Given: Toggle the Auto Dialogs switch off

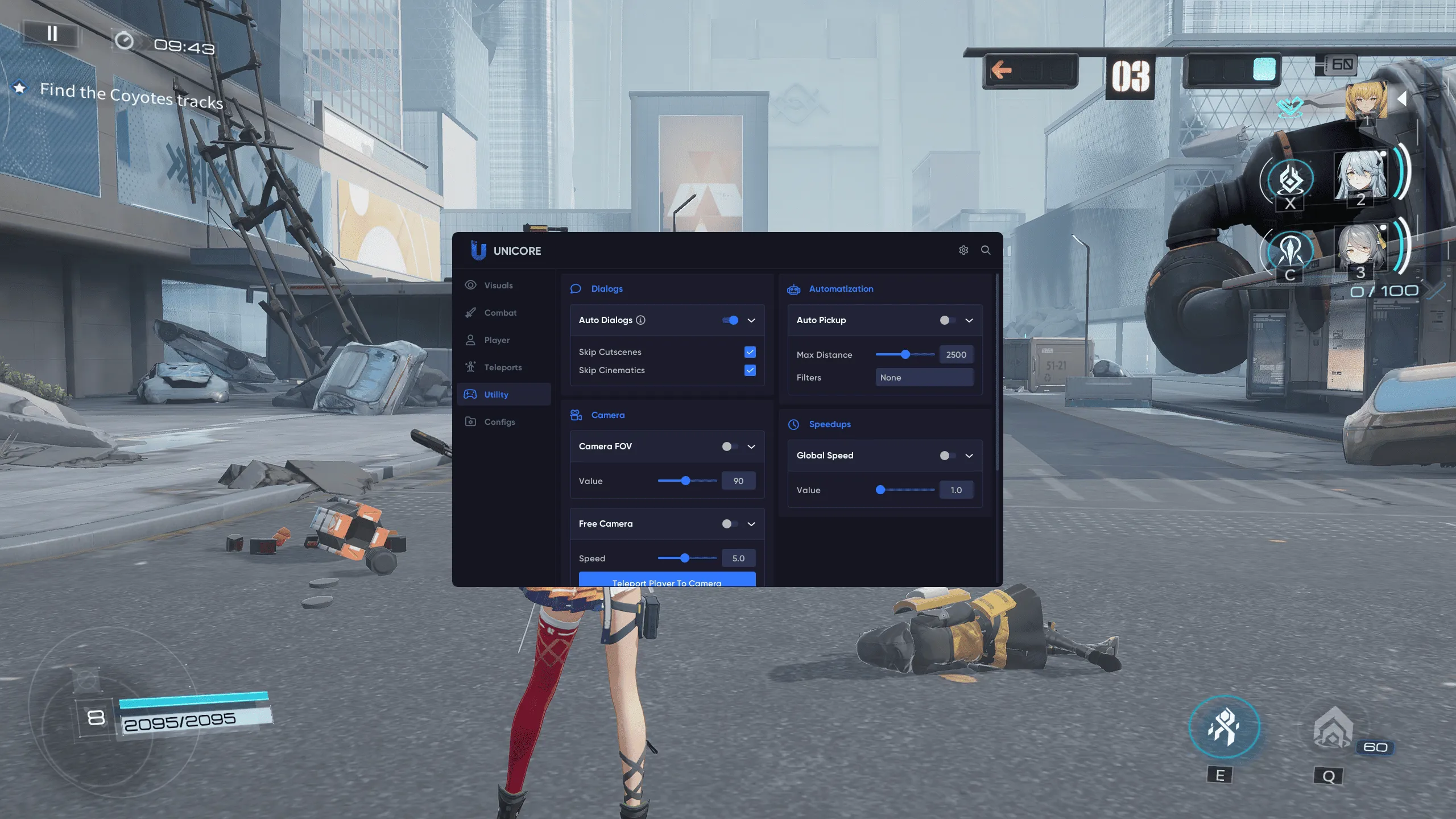Looking at the screenshot, I should tap(730, 320).
